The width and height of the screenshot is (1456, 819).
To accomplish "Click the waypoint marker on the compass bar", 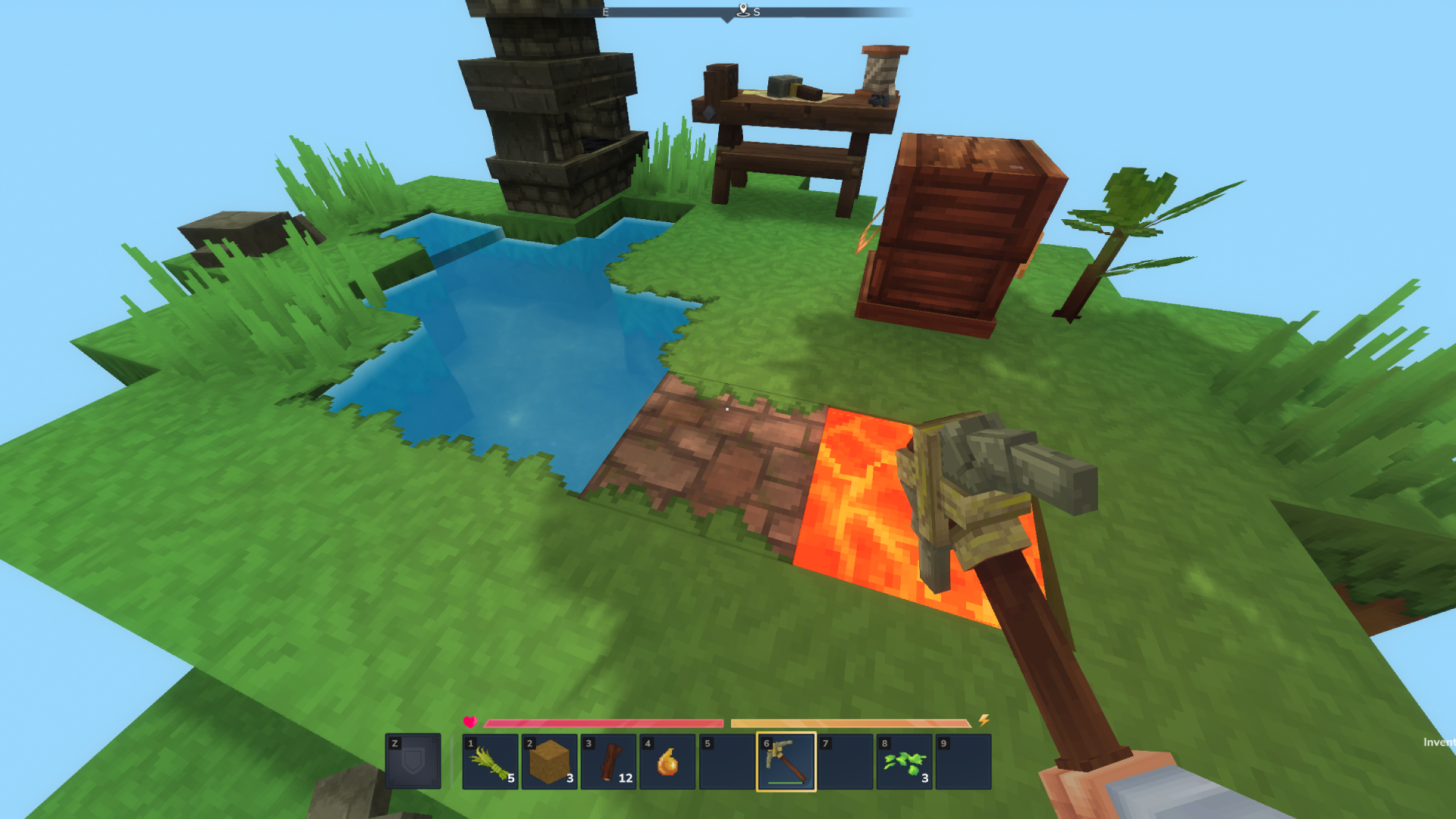I will pyautogui.click(x=742, y=9).
